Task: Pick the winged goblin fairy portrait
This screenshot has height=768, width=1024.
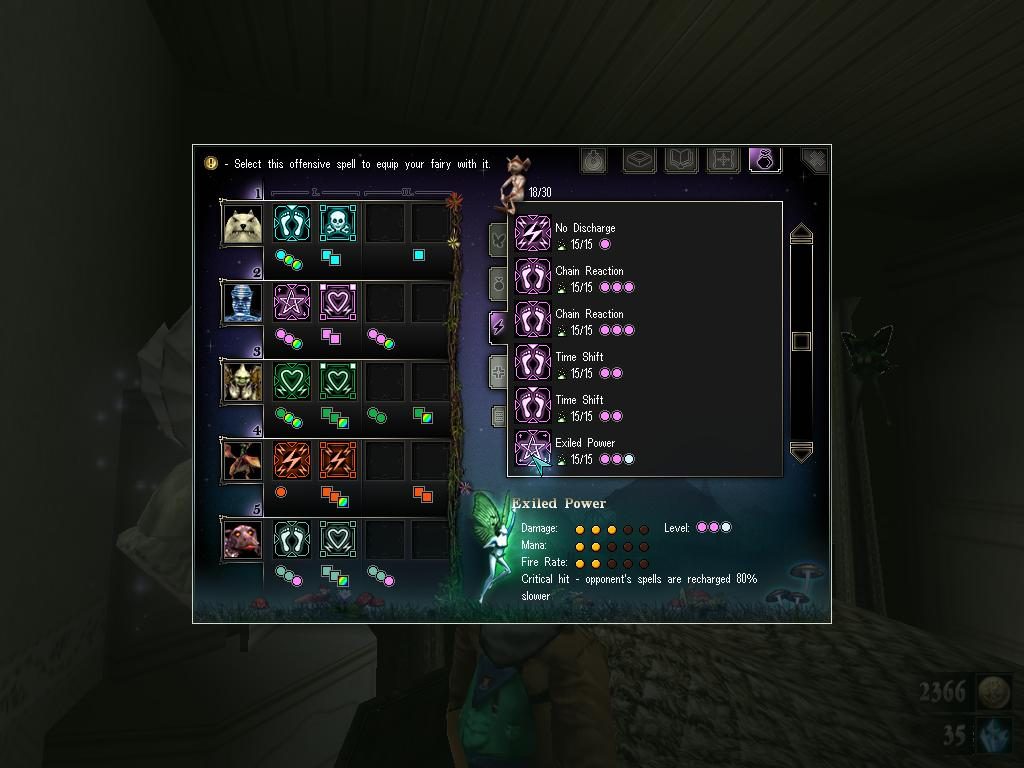Action: point(243,381)
